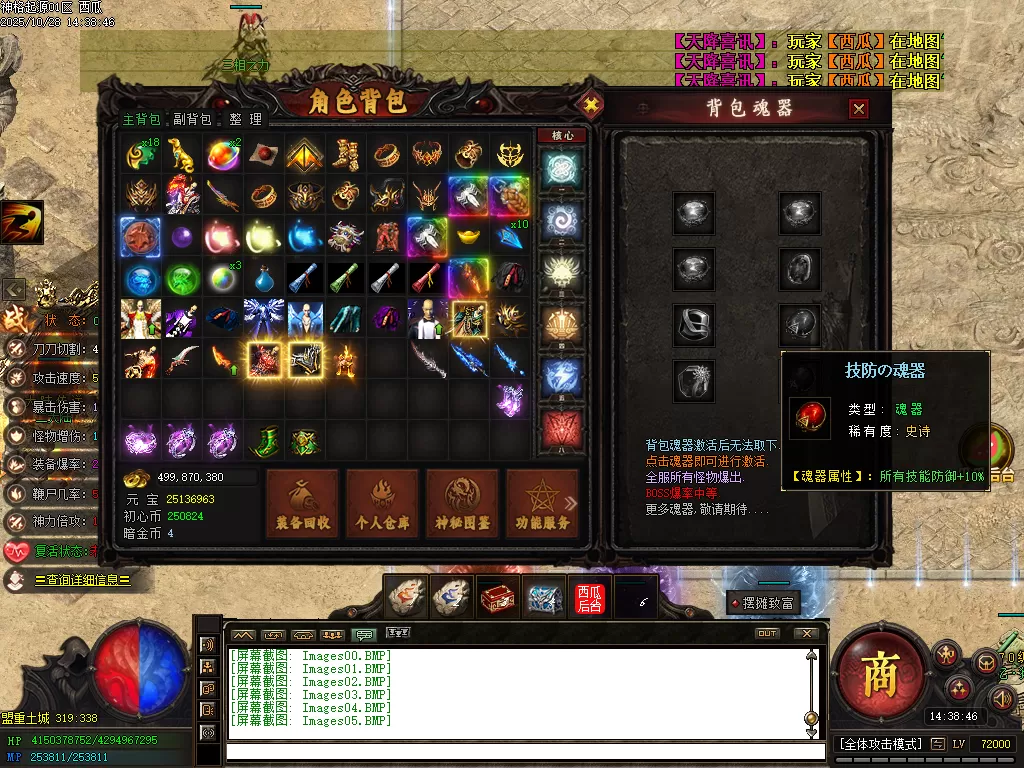Viewport: 1024px width, 768px height.
Task: Close the 背包魂器 soul-vessel panel
Action: [858, 109]
